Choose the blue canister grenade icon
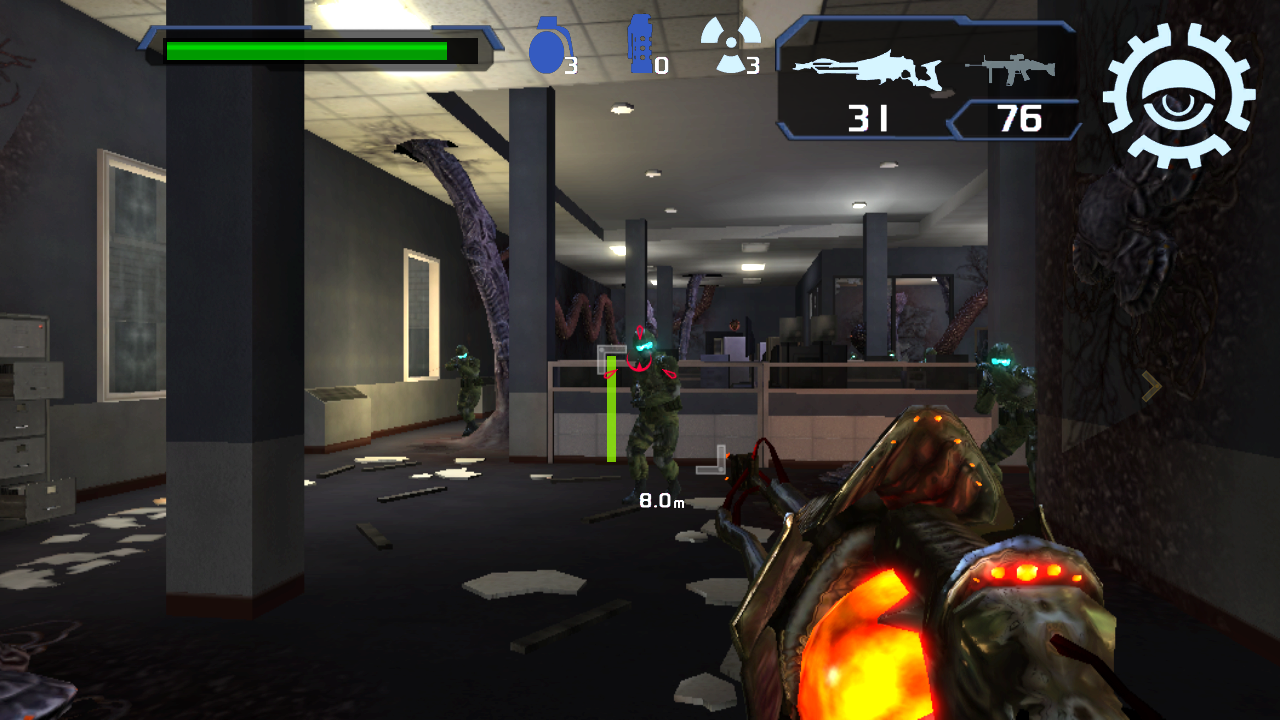Image resolution: width=1280 pixels, height=720 pixels. pyautogui.click(x=640, y=45)
